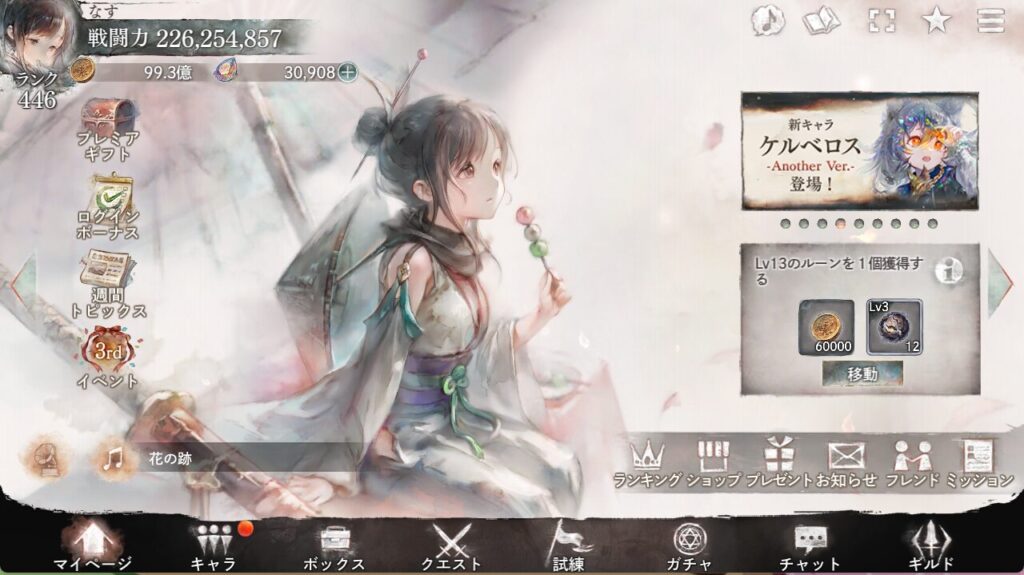Go to the クエスト quest tab

pos(450,545)
